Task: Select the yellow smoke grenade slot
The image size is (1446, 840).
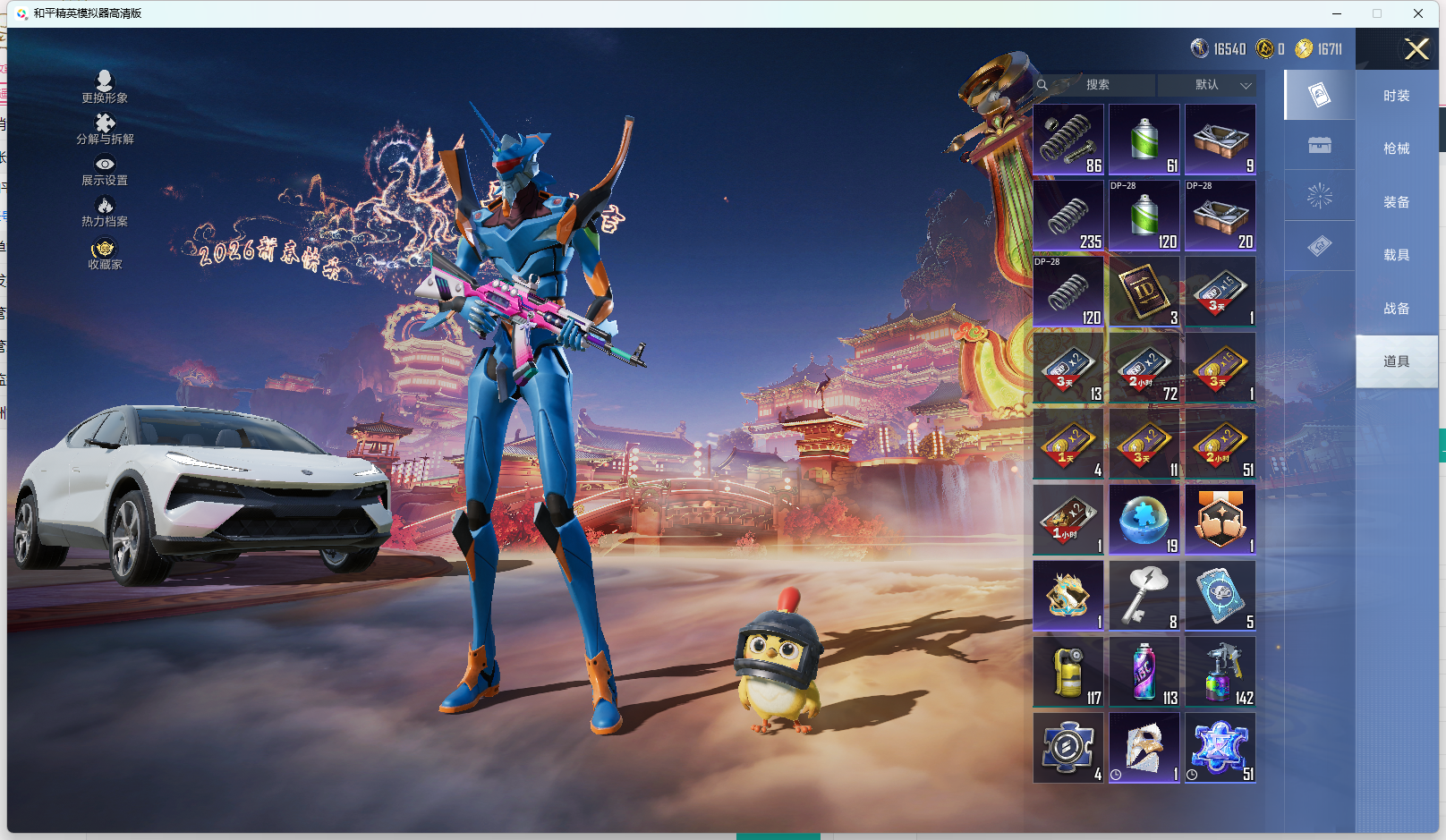Action: point(1068,672)
